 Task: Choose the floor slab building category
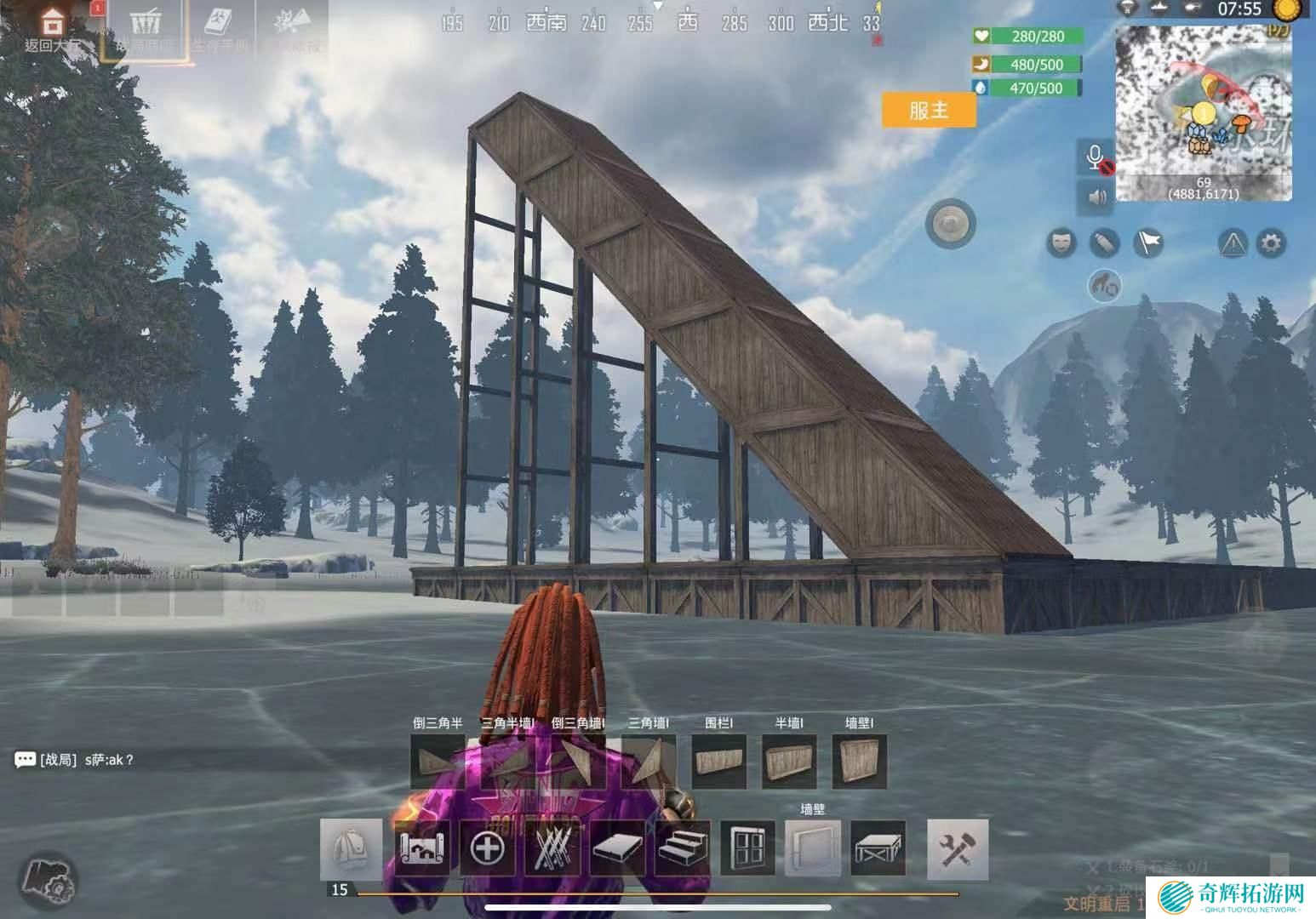[x=618, y=848]
